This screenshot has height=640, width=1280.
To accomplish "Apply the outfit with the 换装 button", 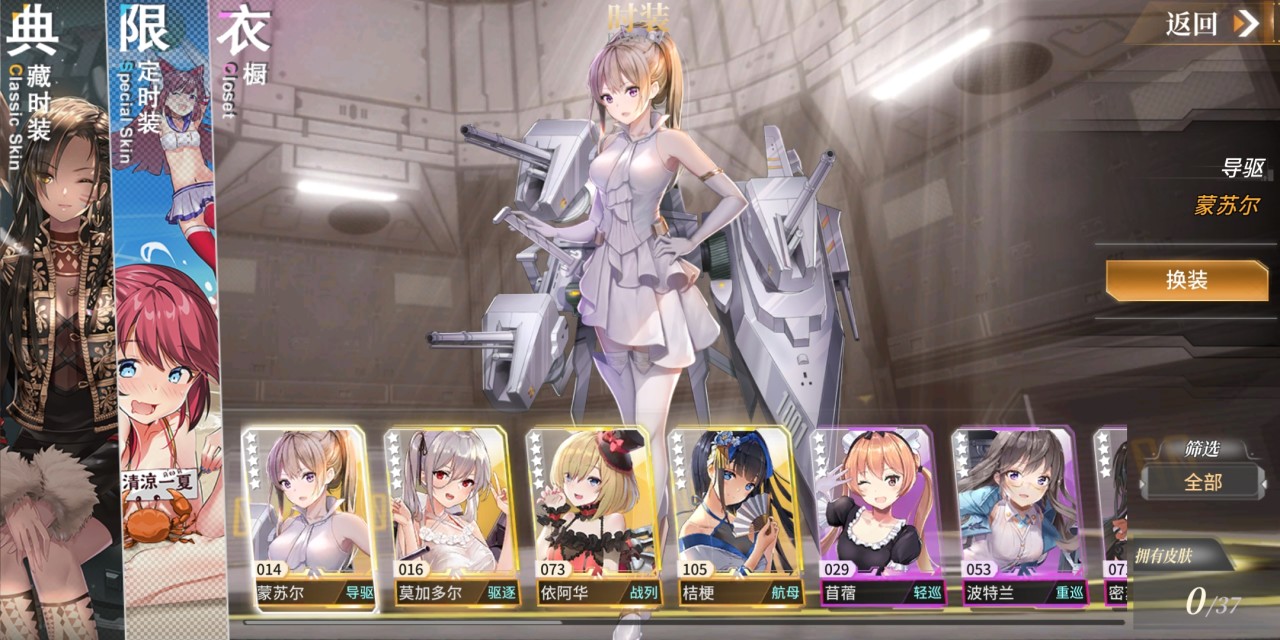I will coord(1186,281).
